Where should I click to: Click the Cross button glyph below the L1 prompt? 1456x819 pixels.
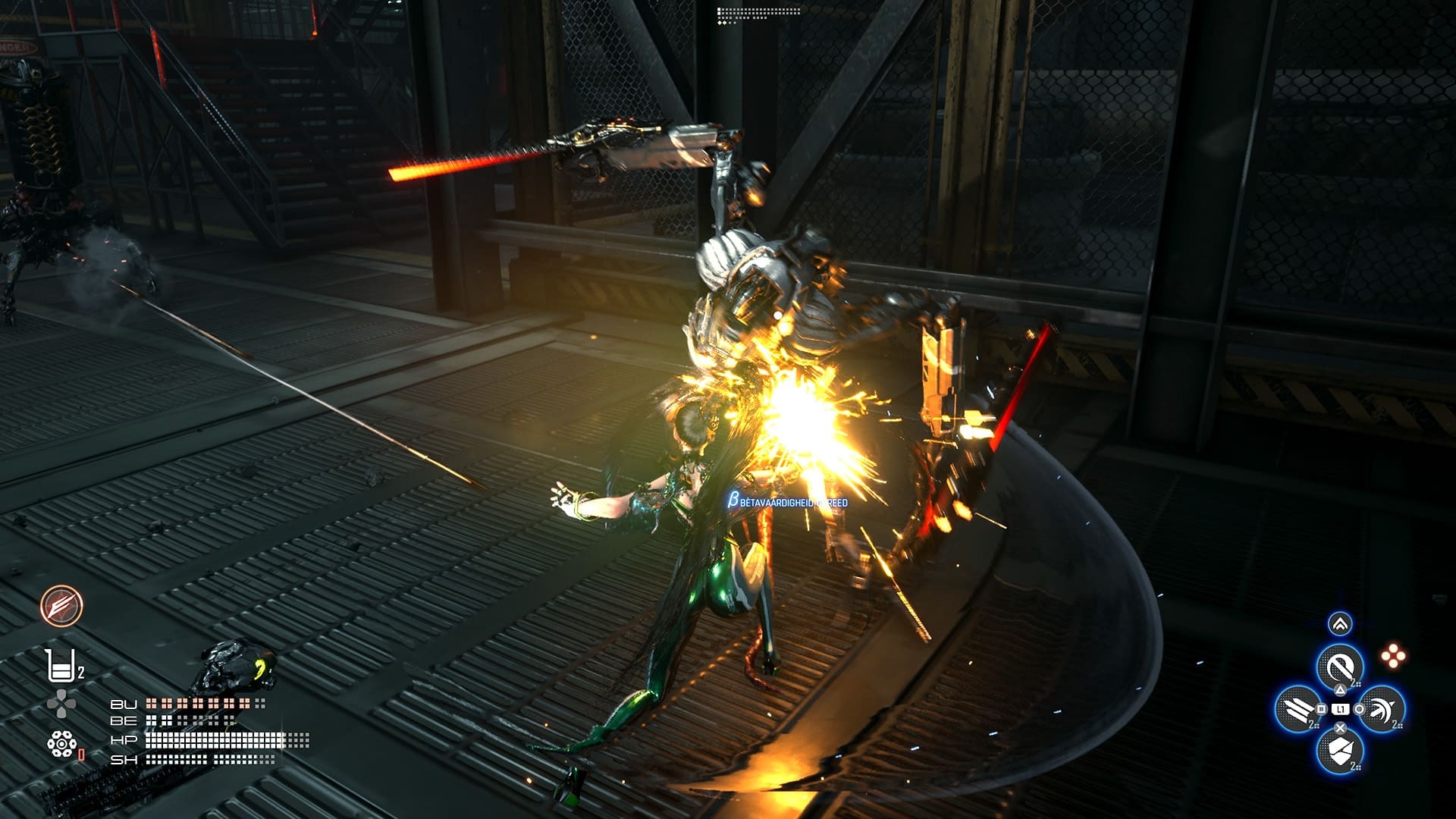pos(1340,727)
